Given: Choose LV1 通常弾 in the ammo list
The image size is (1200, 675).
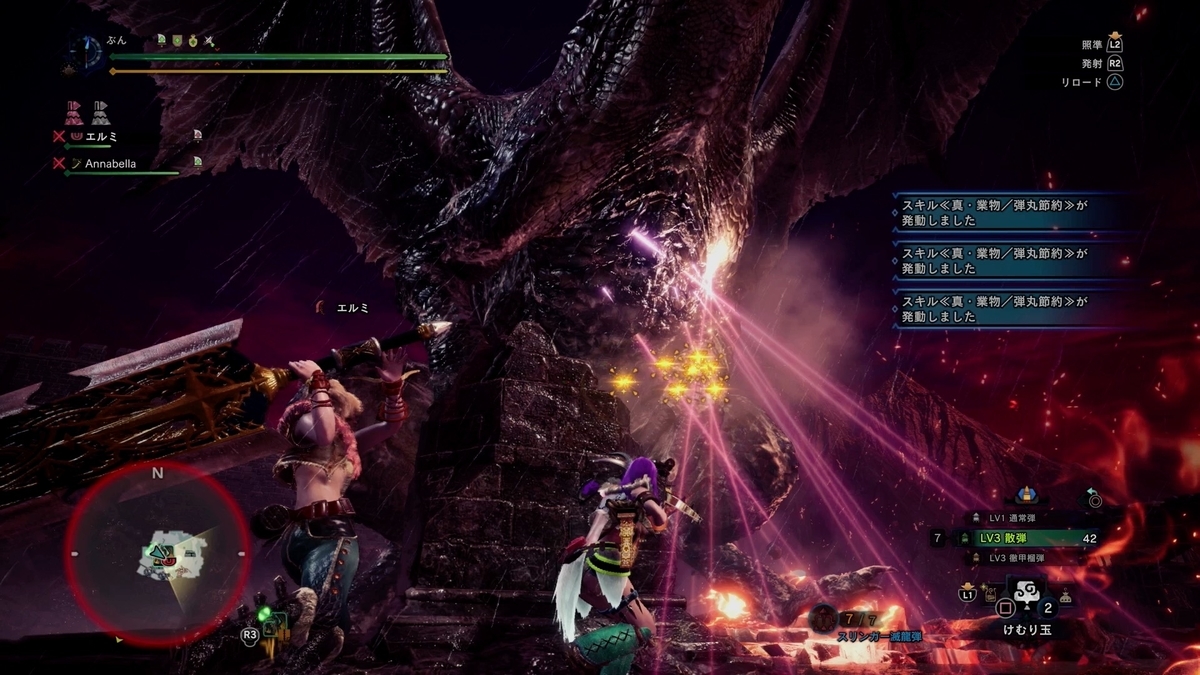Looking at the screenshot, I should coord(1008,518).
